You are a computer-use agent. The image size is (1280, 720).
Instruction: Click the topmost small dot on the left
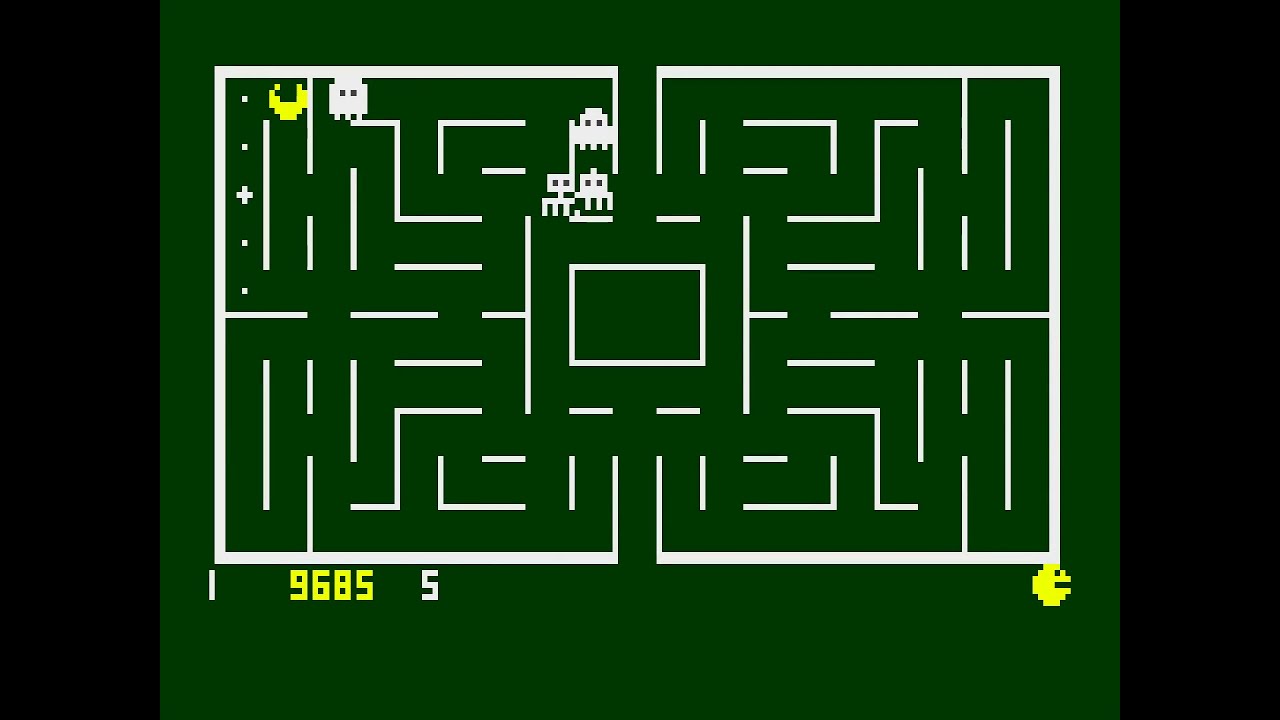(243, 100)
